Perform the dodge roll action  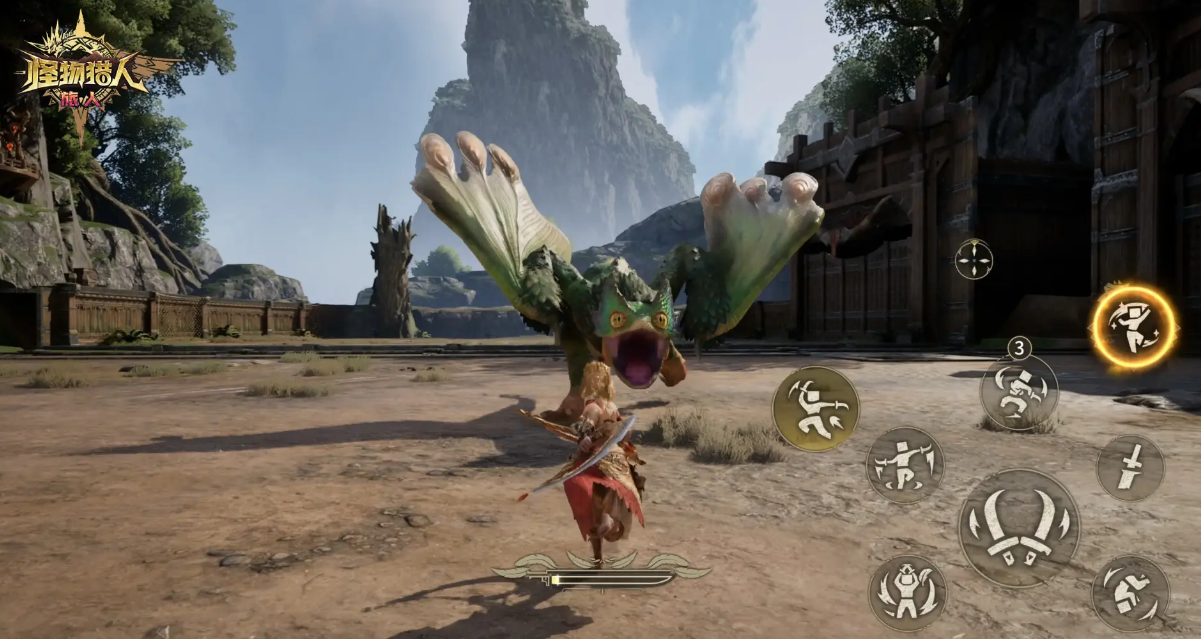click(1130, 594)
